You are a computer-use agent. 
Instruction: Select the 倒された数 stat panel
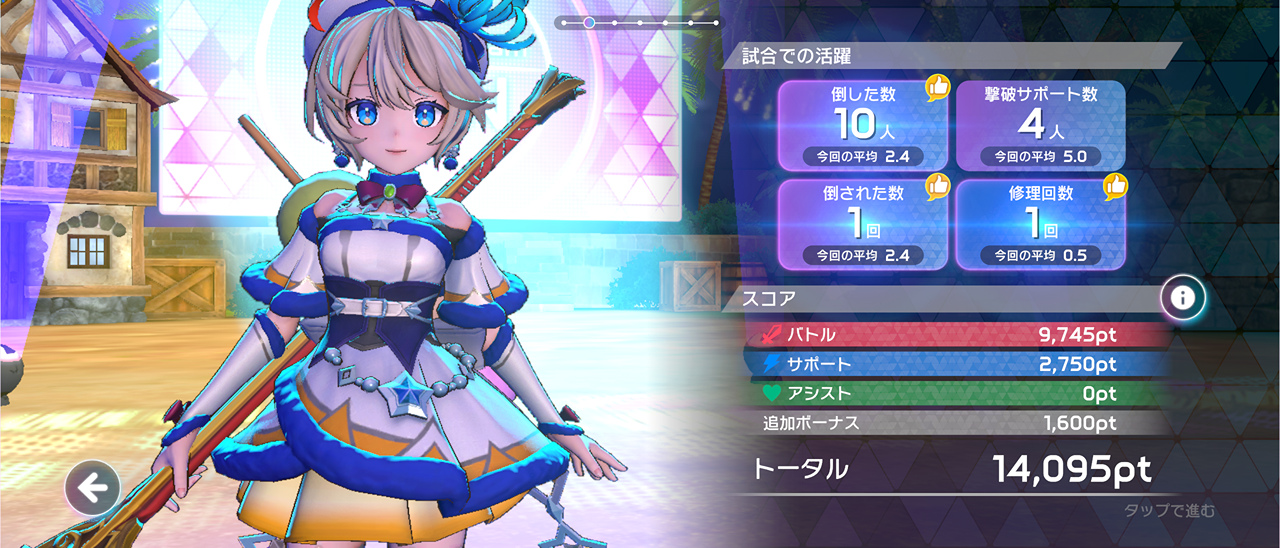[x=863, y=224]
